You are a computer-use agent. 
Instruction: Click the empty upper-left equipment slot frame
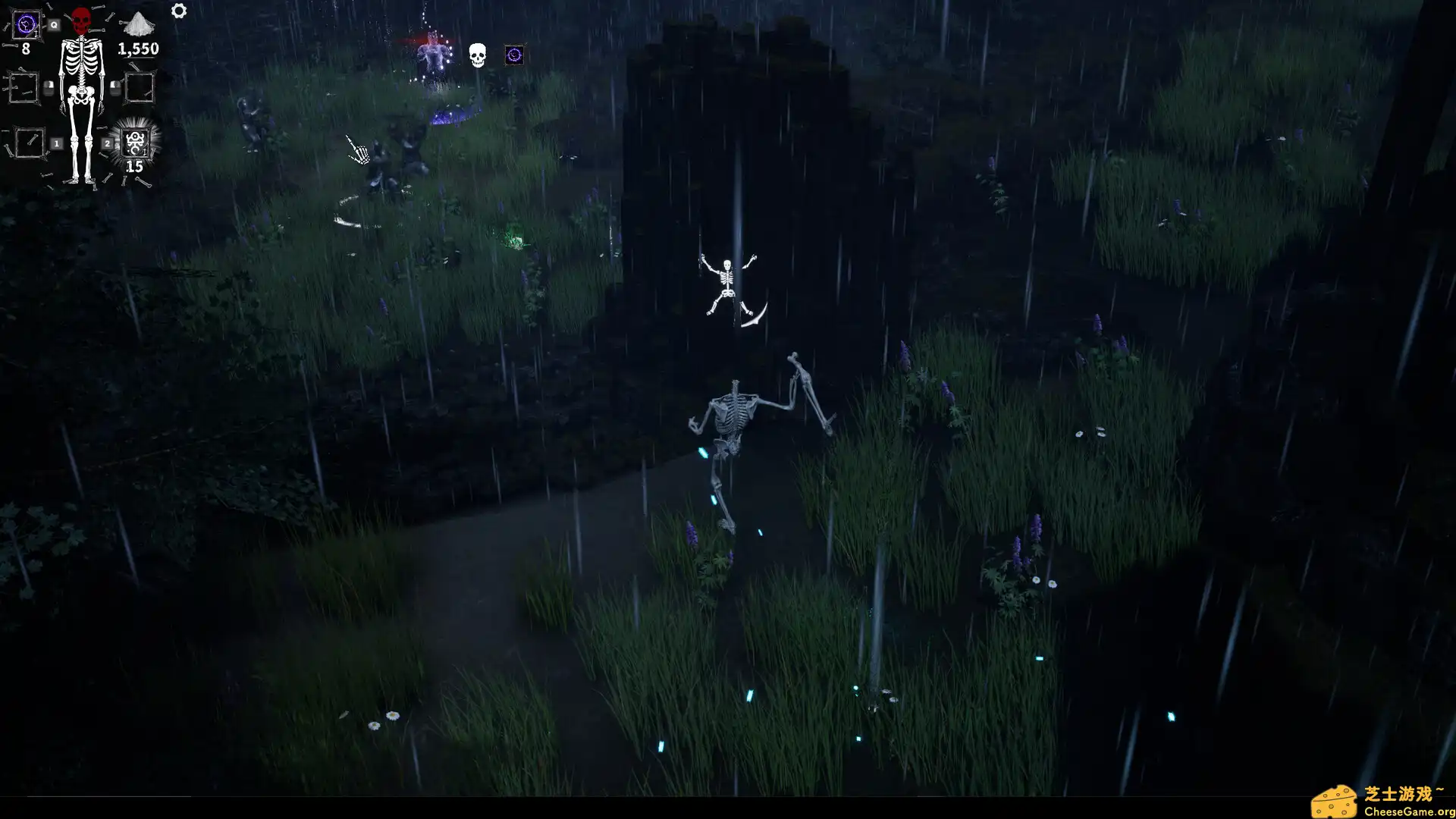(x=24, y=86)
